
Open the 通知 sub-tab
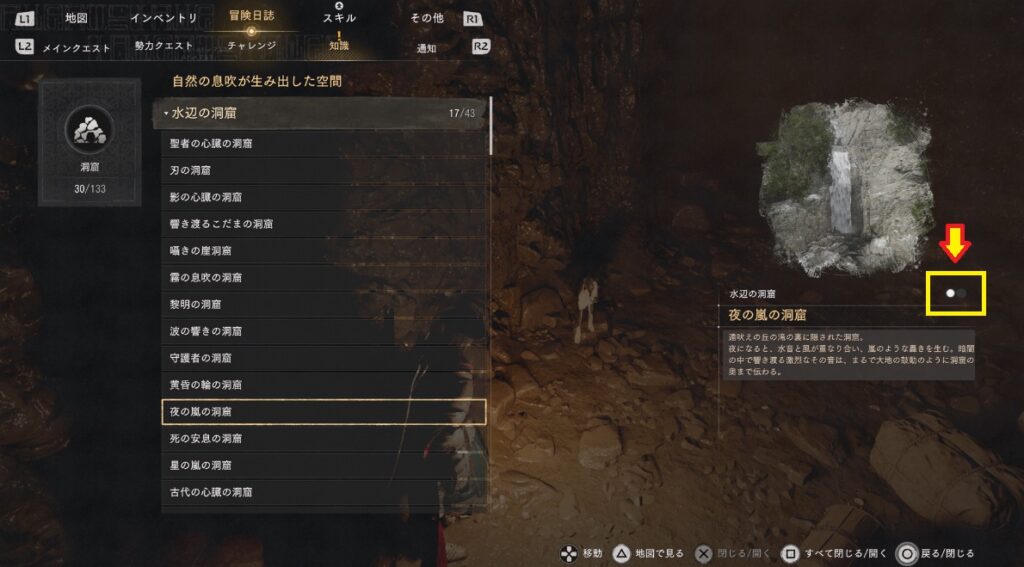coord(427,47)
